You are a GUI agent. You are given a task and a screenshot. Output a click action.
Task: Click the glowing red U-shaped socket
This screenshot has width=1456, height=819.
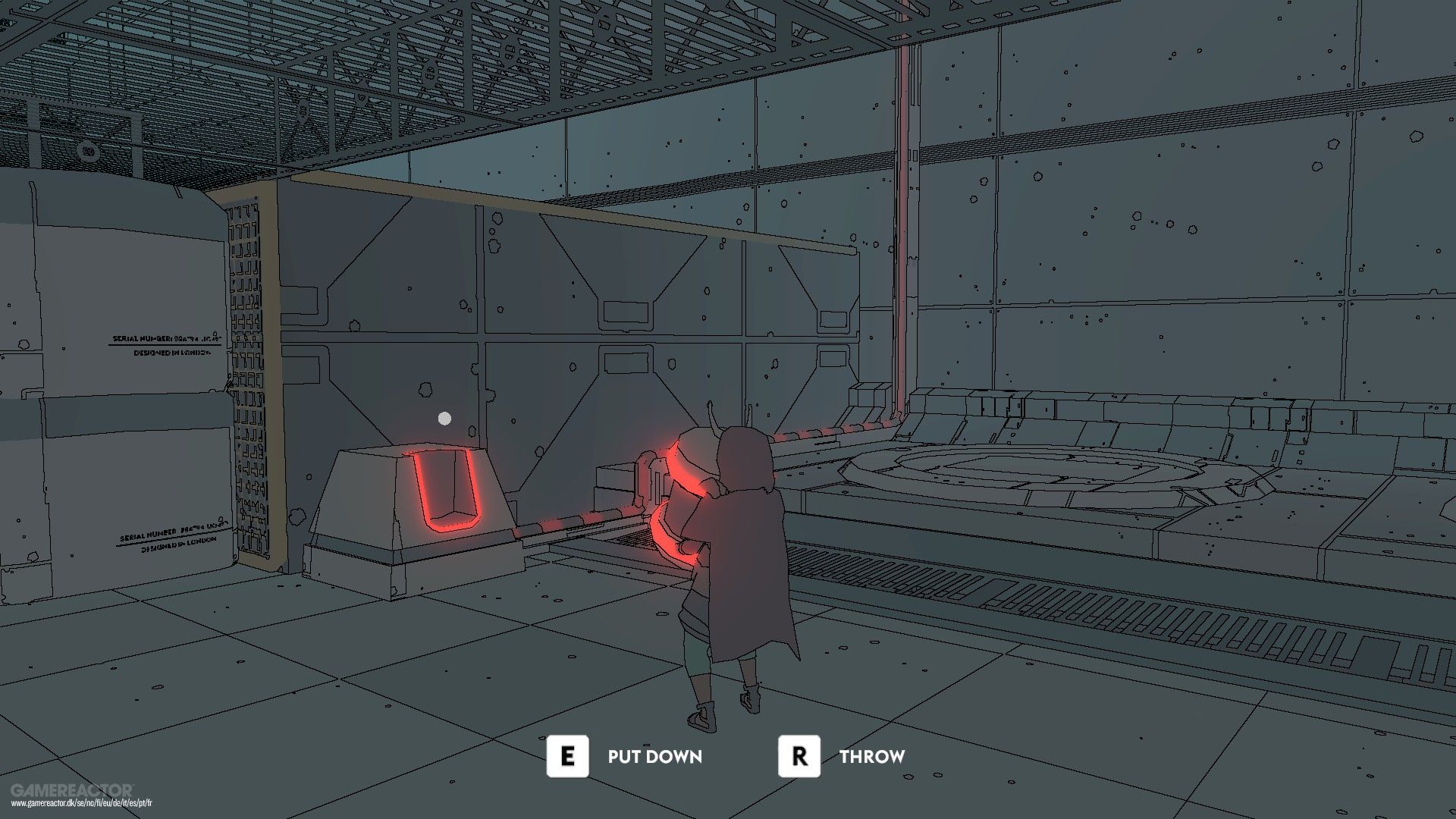click(445, 489)
